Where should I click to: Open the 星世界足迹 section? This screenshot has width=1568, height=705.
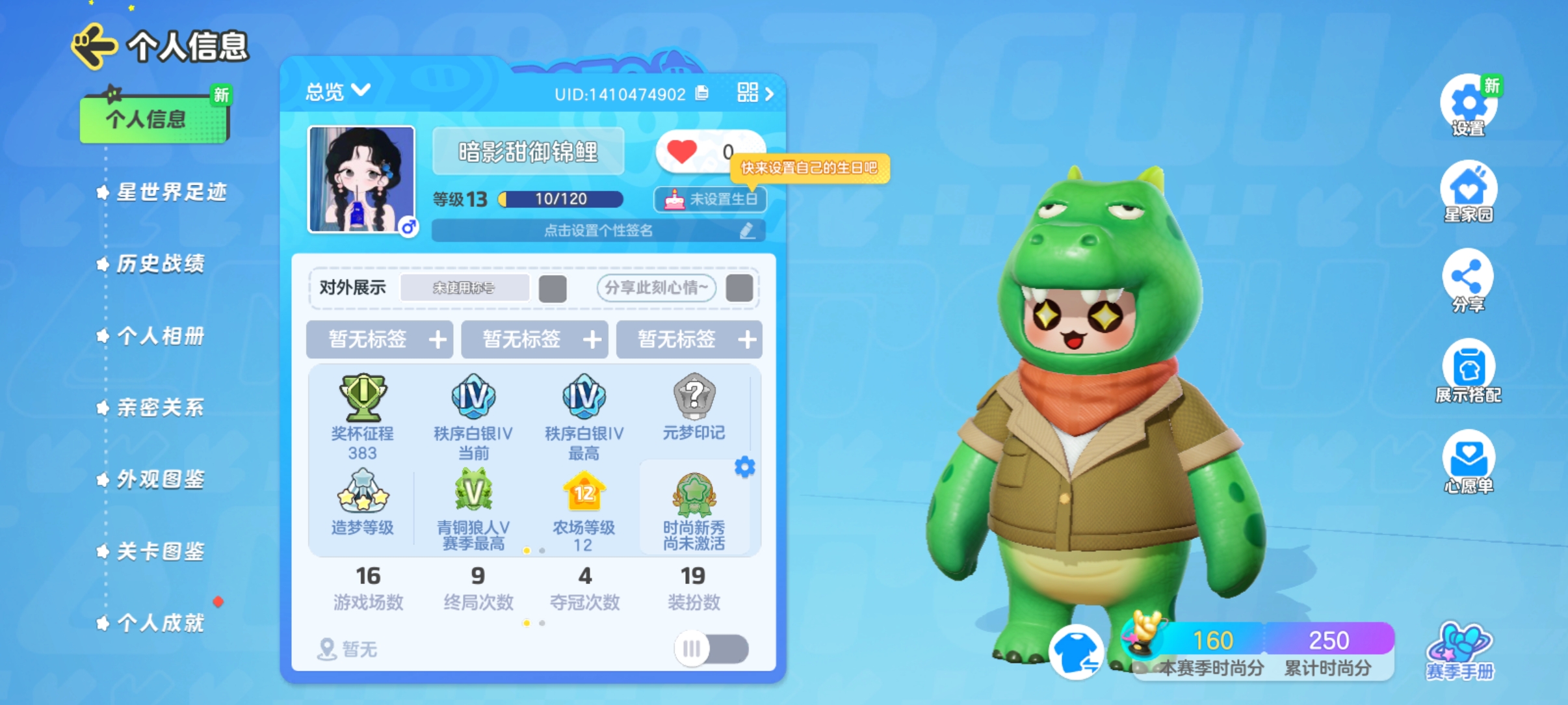(171, 192)
